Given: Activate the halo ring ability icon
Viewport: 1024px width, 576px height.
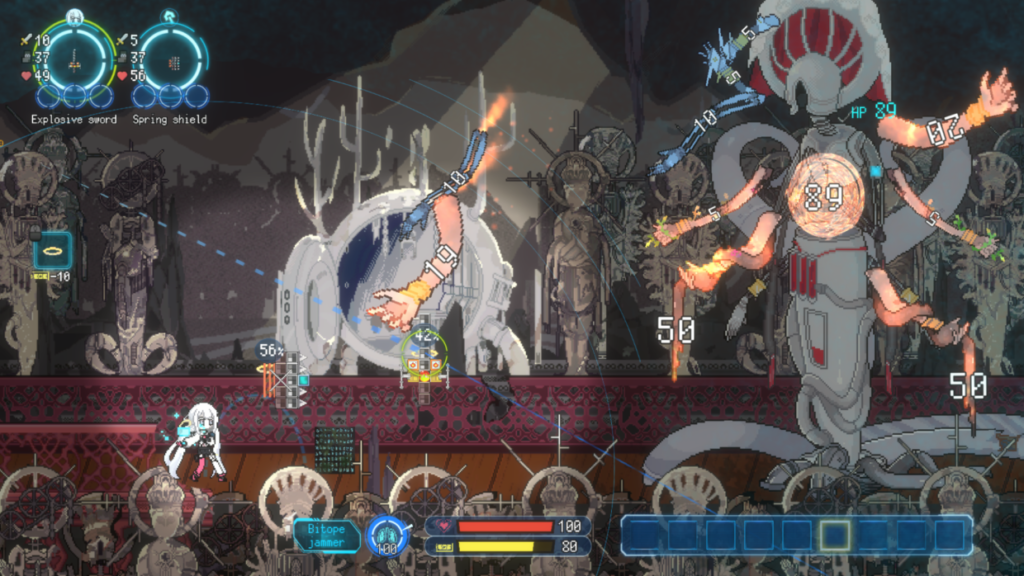Looking at the screenshot, I should click(x=51, y=251).
